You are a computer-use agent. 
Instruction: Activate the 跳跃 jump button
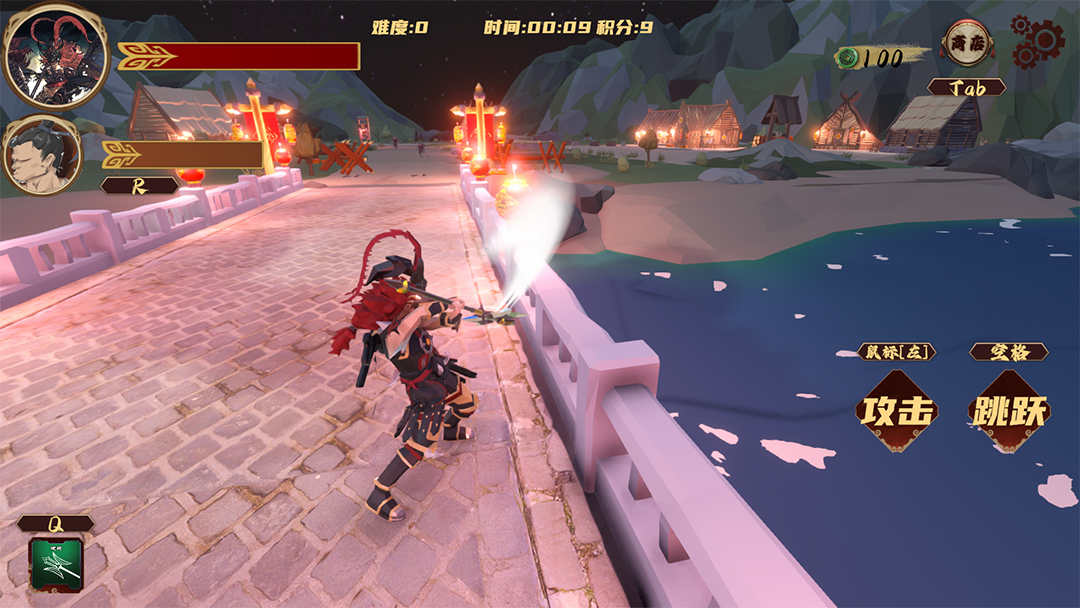click(1008, 411)
